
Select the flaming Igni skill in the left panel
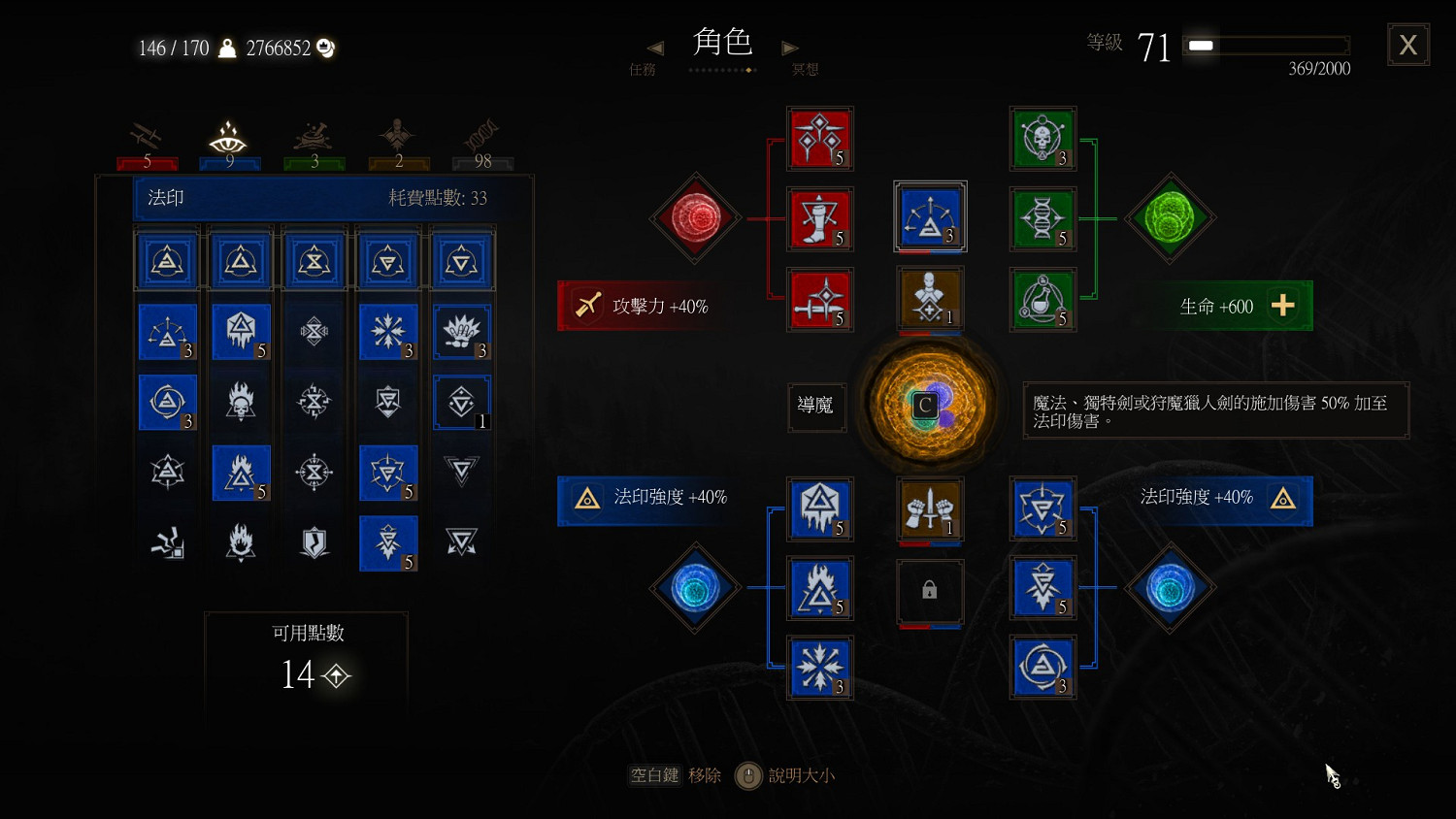point(241,474)
